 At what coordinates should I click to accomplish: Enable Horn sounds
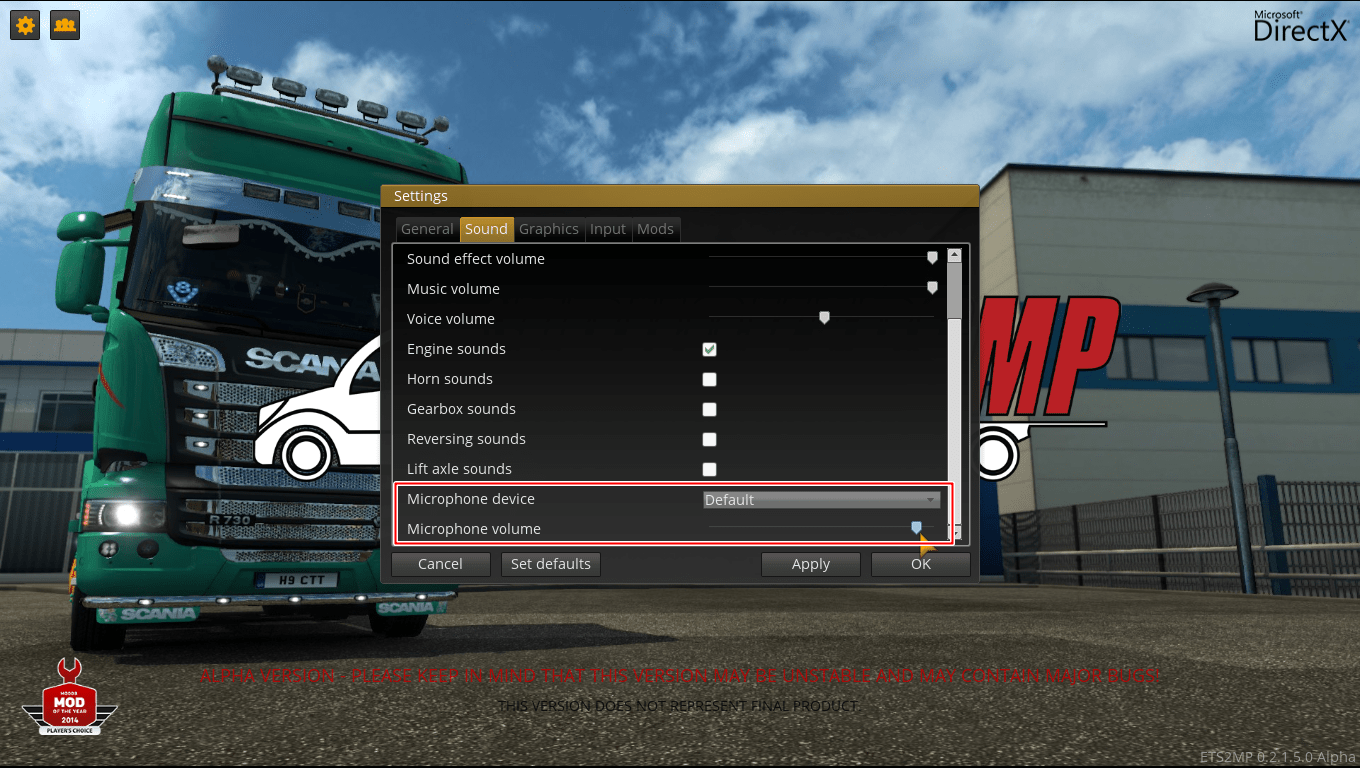pos(709,379)
